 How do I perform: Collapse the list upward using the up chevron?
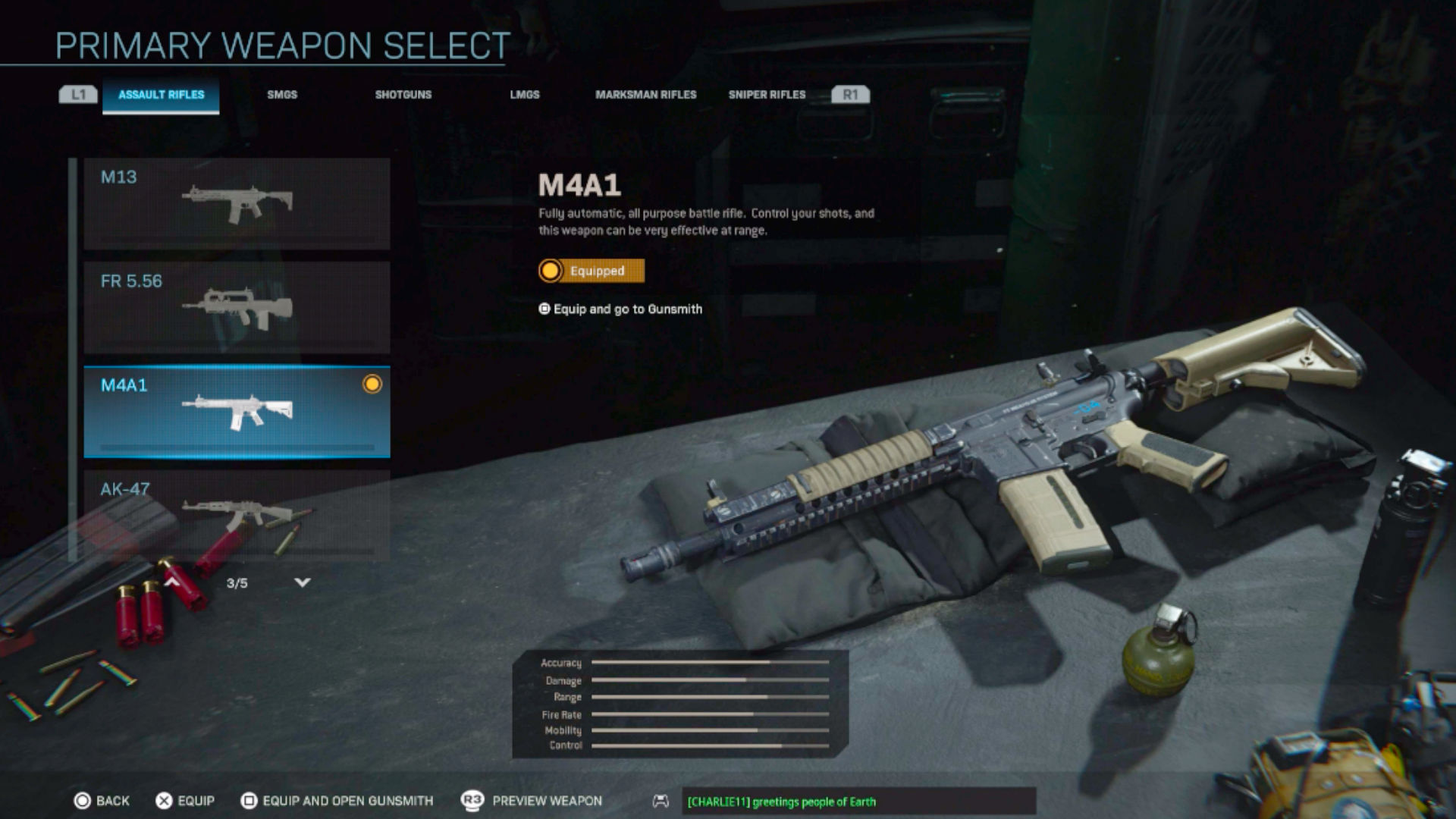tap(173, 581)
